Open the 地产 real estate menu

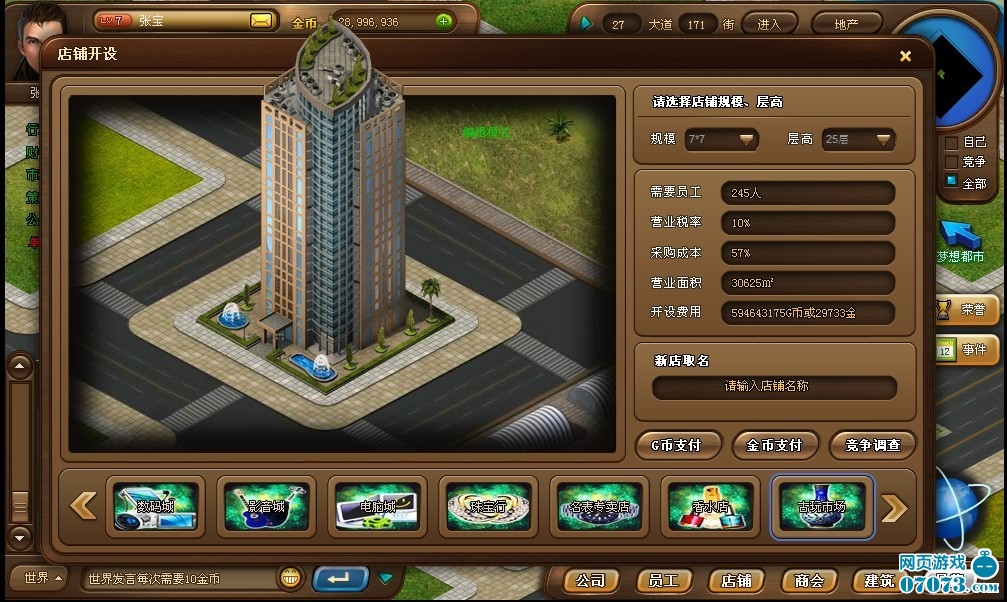tap(846, 23)
